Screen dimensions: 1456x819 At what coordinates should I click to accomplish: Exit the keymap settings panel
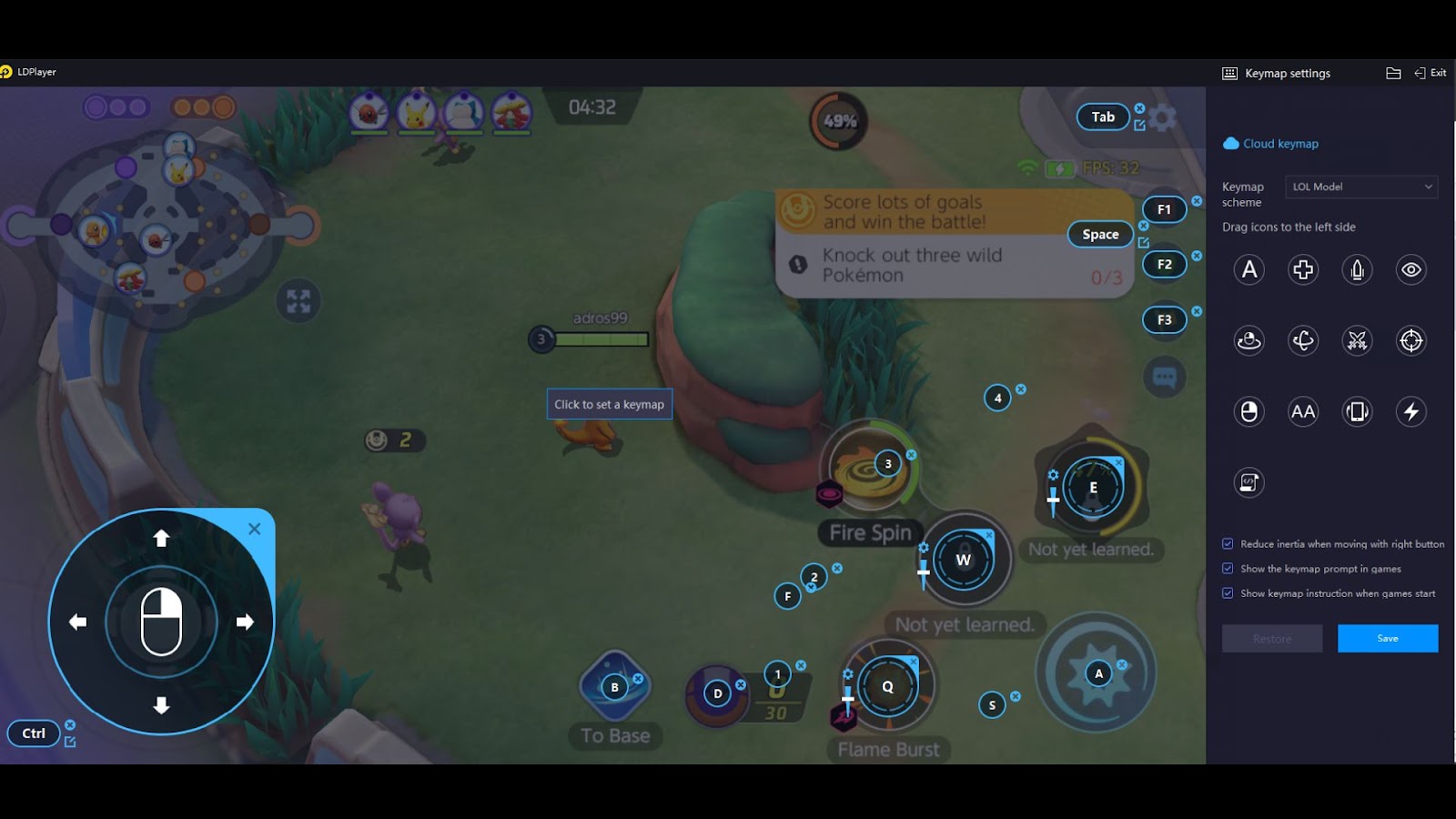coord(1431,73)
